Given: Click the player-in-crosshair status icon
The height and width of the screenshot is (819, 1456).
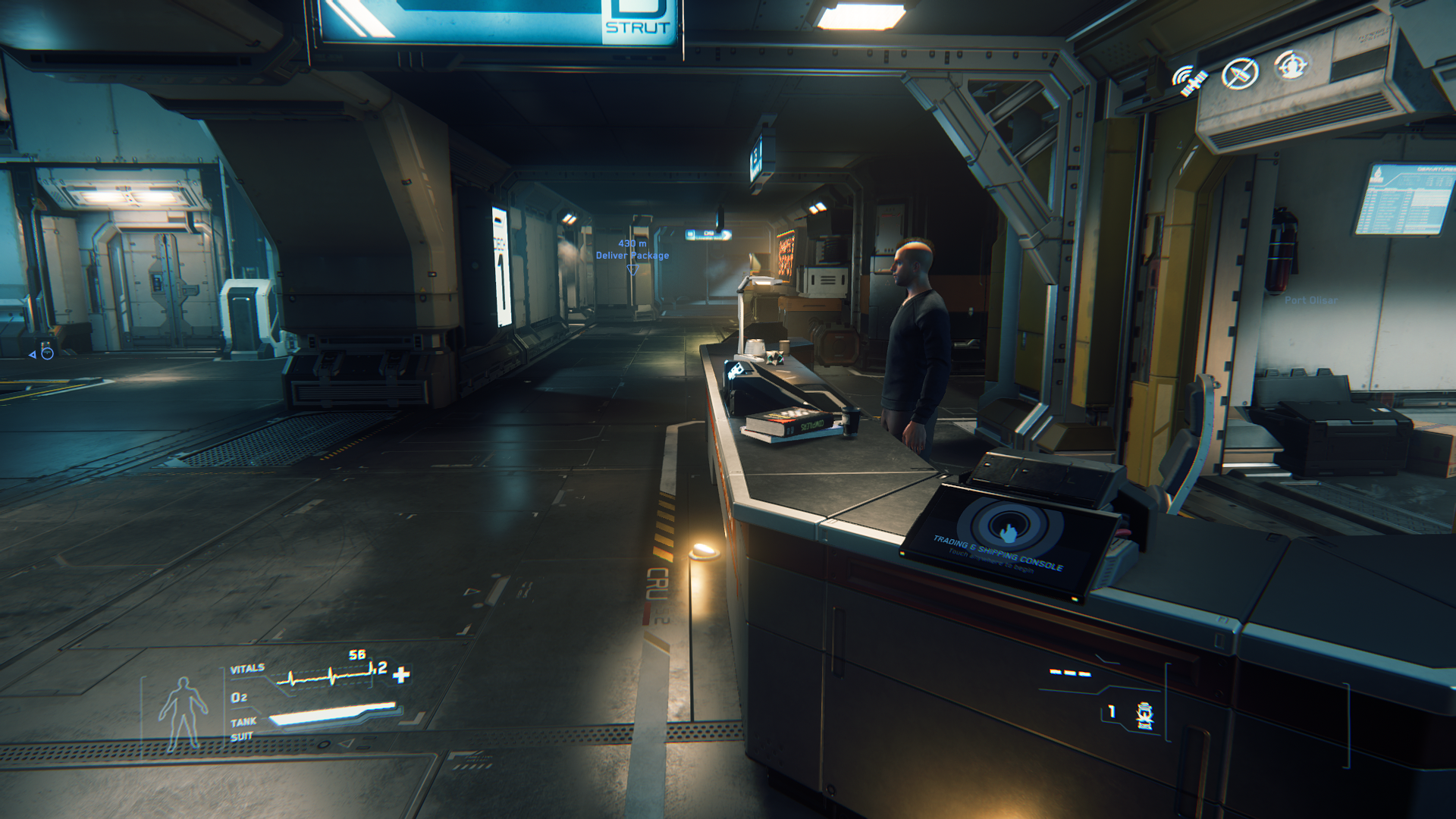Looking at the screenshot, I should click(x=1291, y=66).
